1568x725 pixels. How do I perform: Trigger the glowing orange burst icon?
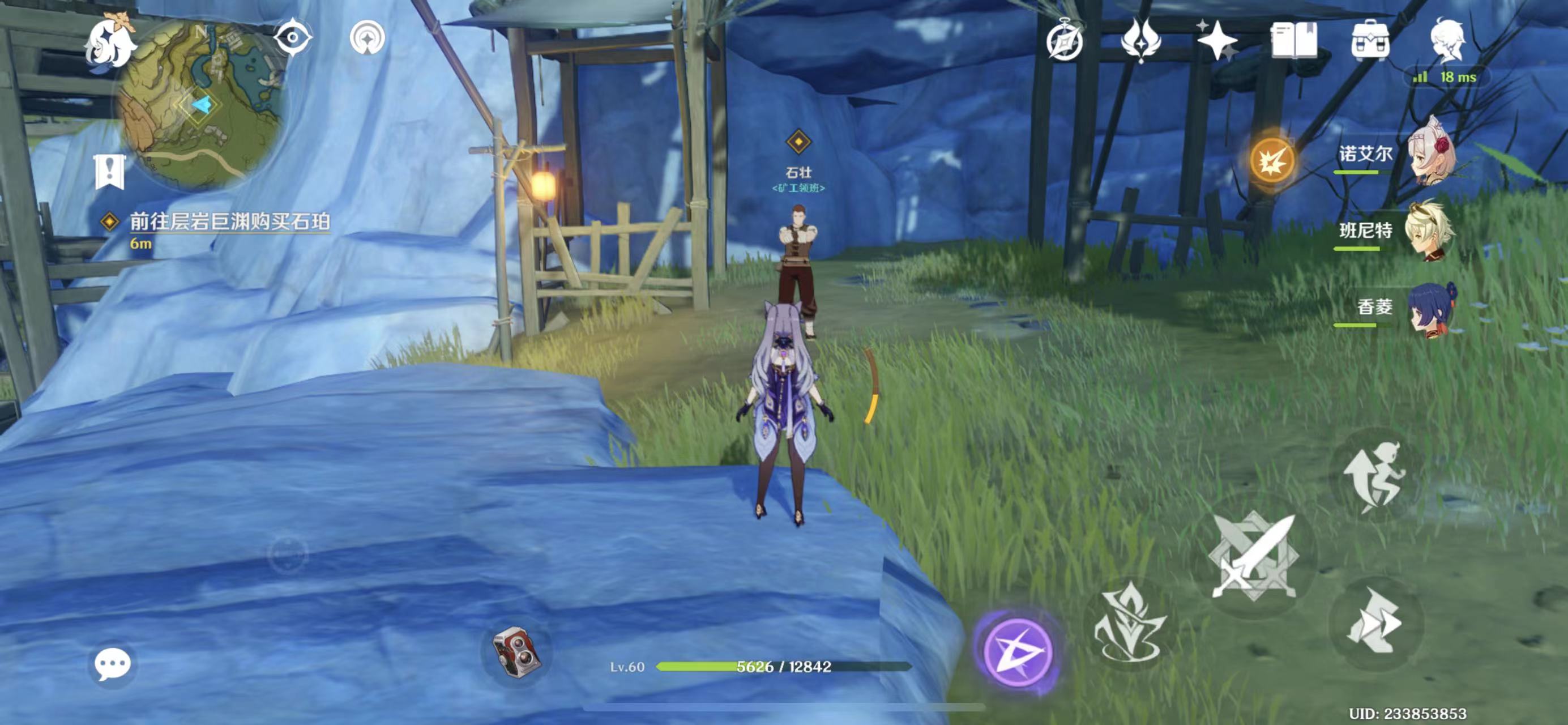point(1272,161)
